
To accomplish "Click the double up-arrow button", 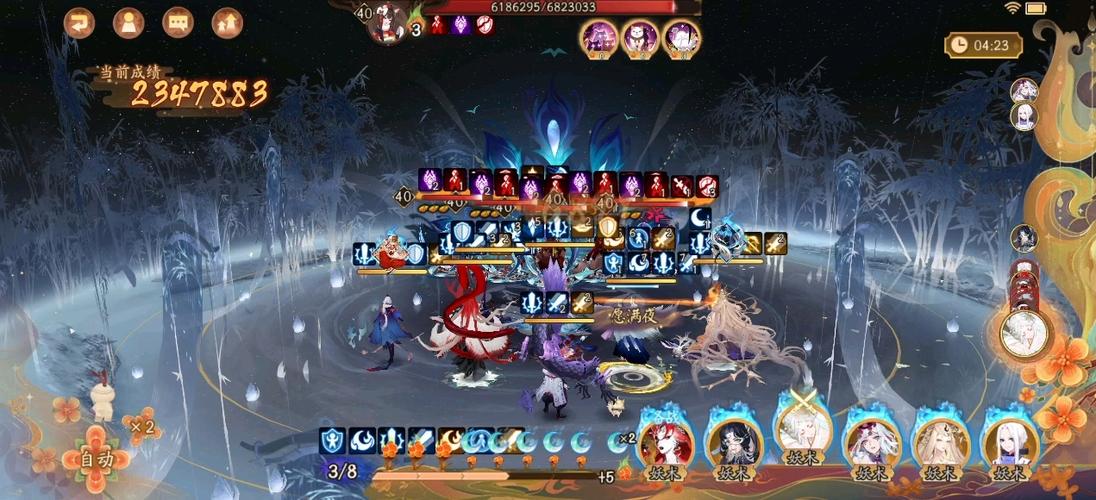I will 228,22.
